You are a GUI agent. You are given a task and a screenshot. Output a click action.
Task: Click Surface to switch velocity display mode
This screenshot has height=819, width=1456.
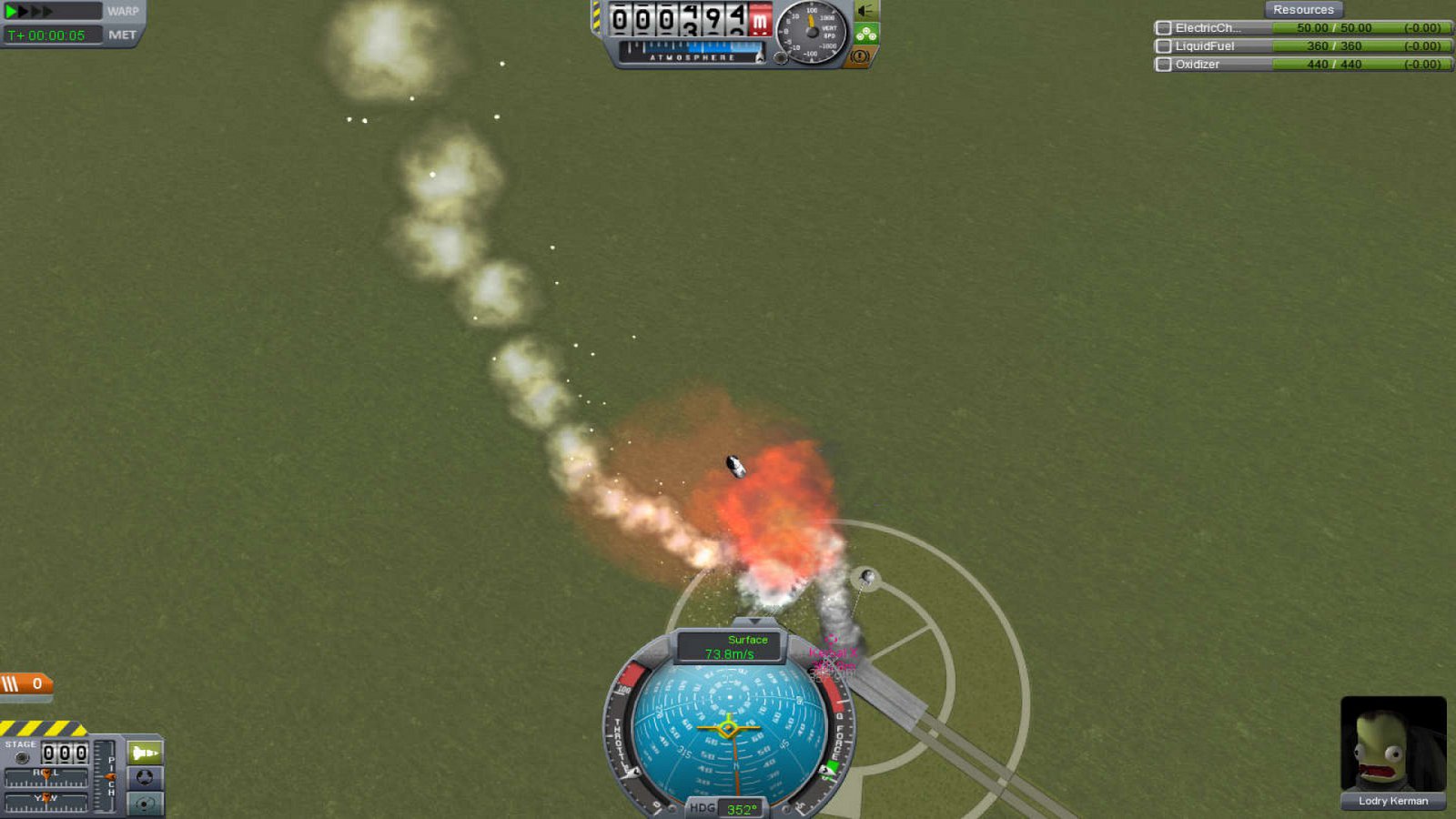(747, 639)
